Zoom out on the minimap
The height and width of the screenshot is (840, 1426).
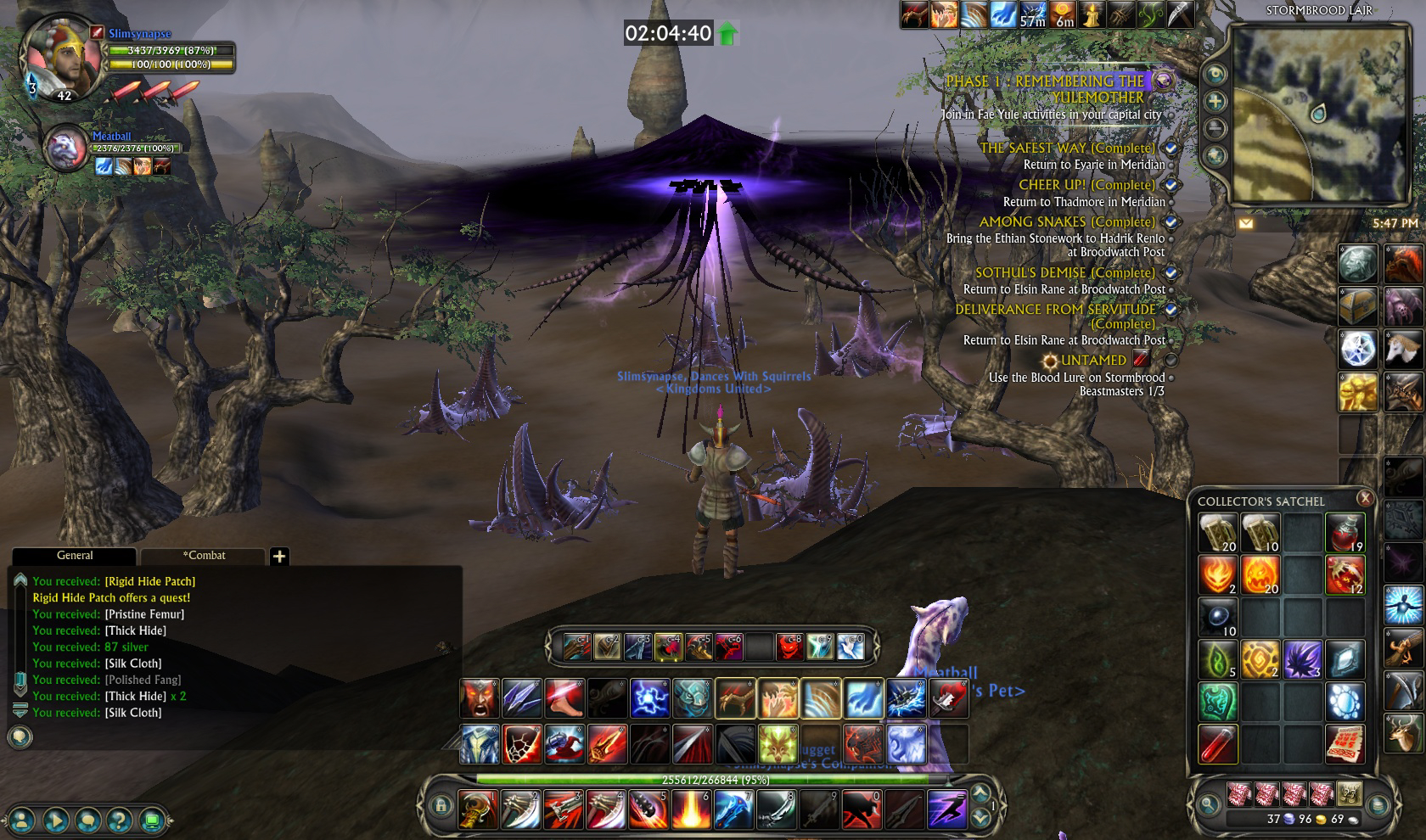coord(1217,127)
